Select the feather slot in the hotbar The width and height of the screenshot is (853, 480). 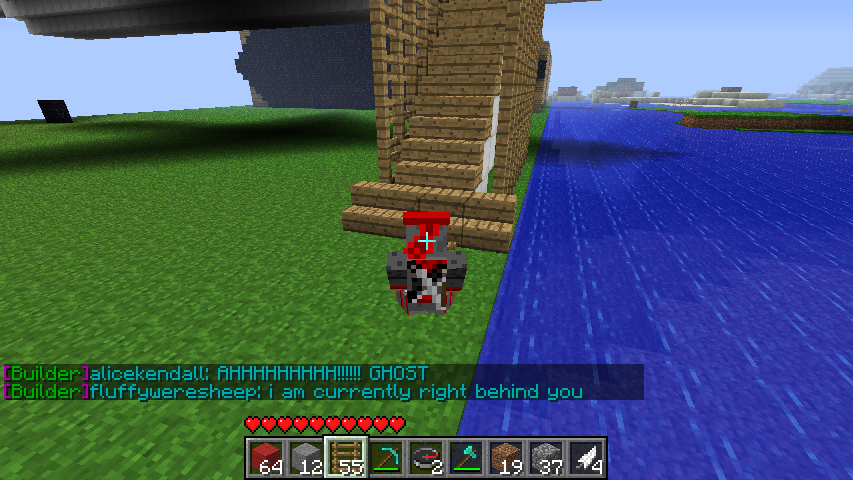[x=586, y=458]
